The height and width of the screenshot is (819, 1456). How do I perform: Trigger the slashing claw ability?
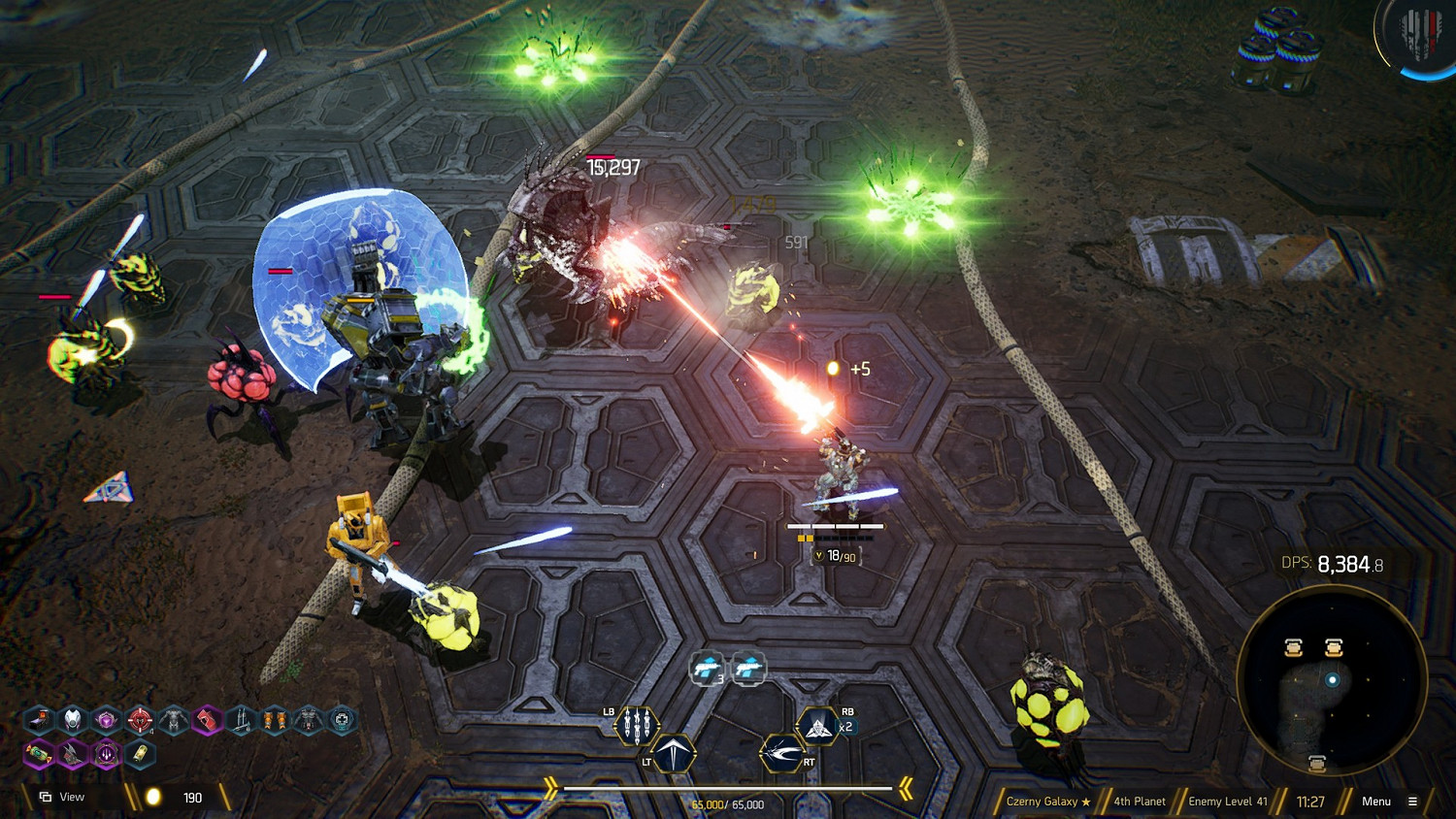tap(781, 753)
